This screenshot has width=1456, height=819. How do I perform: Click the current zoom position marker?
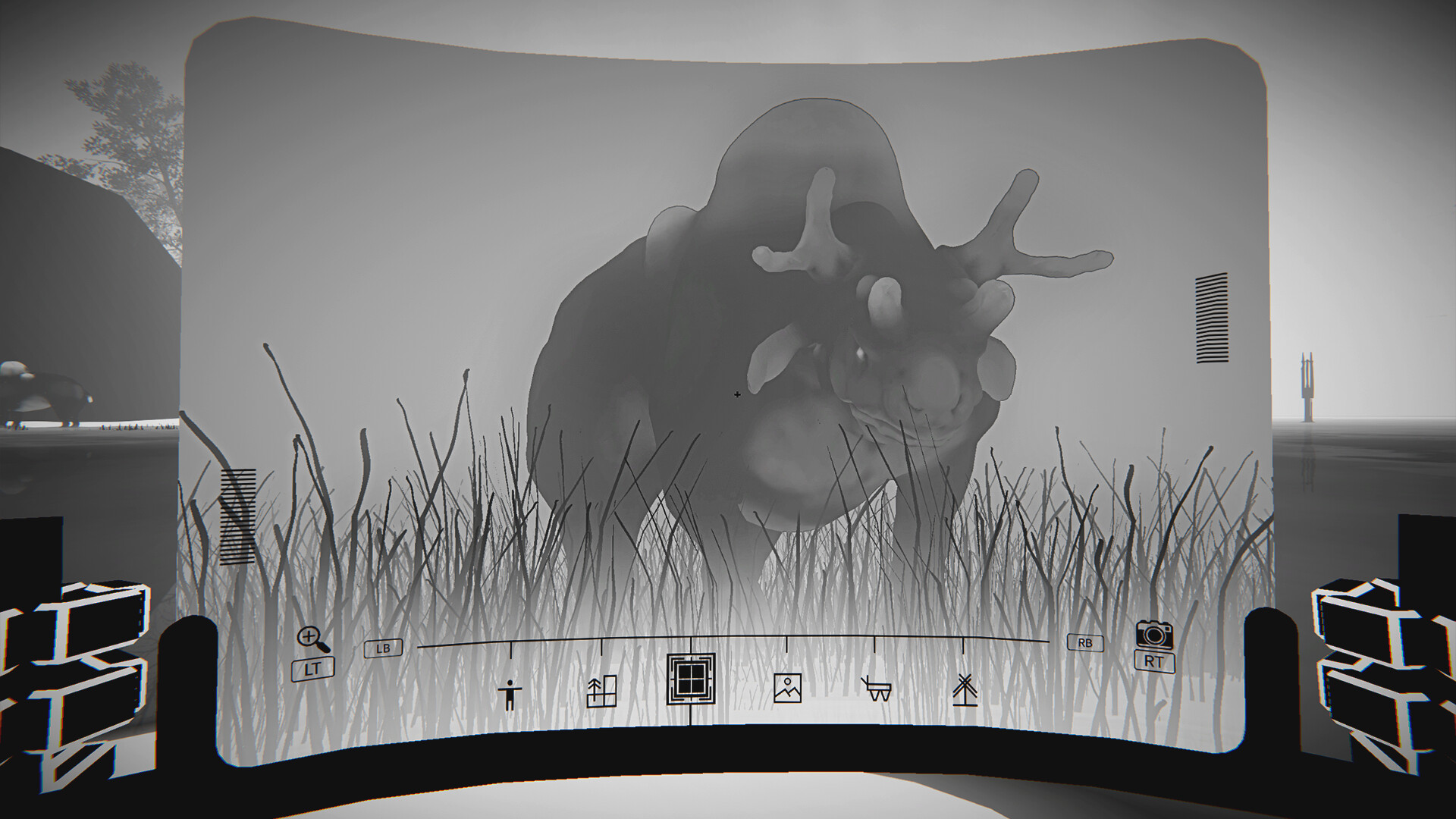tap(690, 648)
